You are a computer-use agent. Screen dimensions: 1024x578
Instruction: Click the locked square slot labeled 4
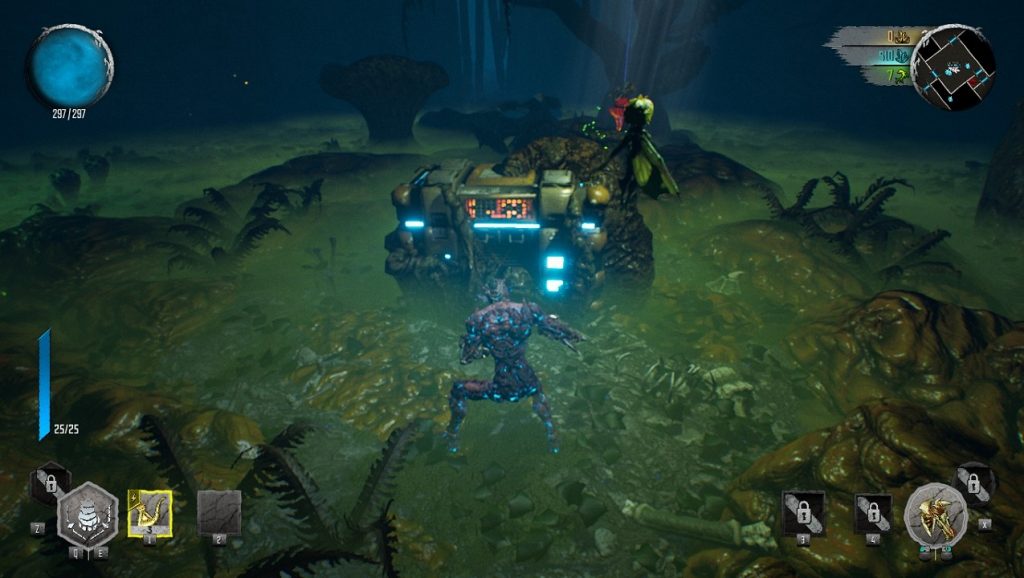pos(872,513)
